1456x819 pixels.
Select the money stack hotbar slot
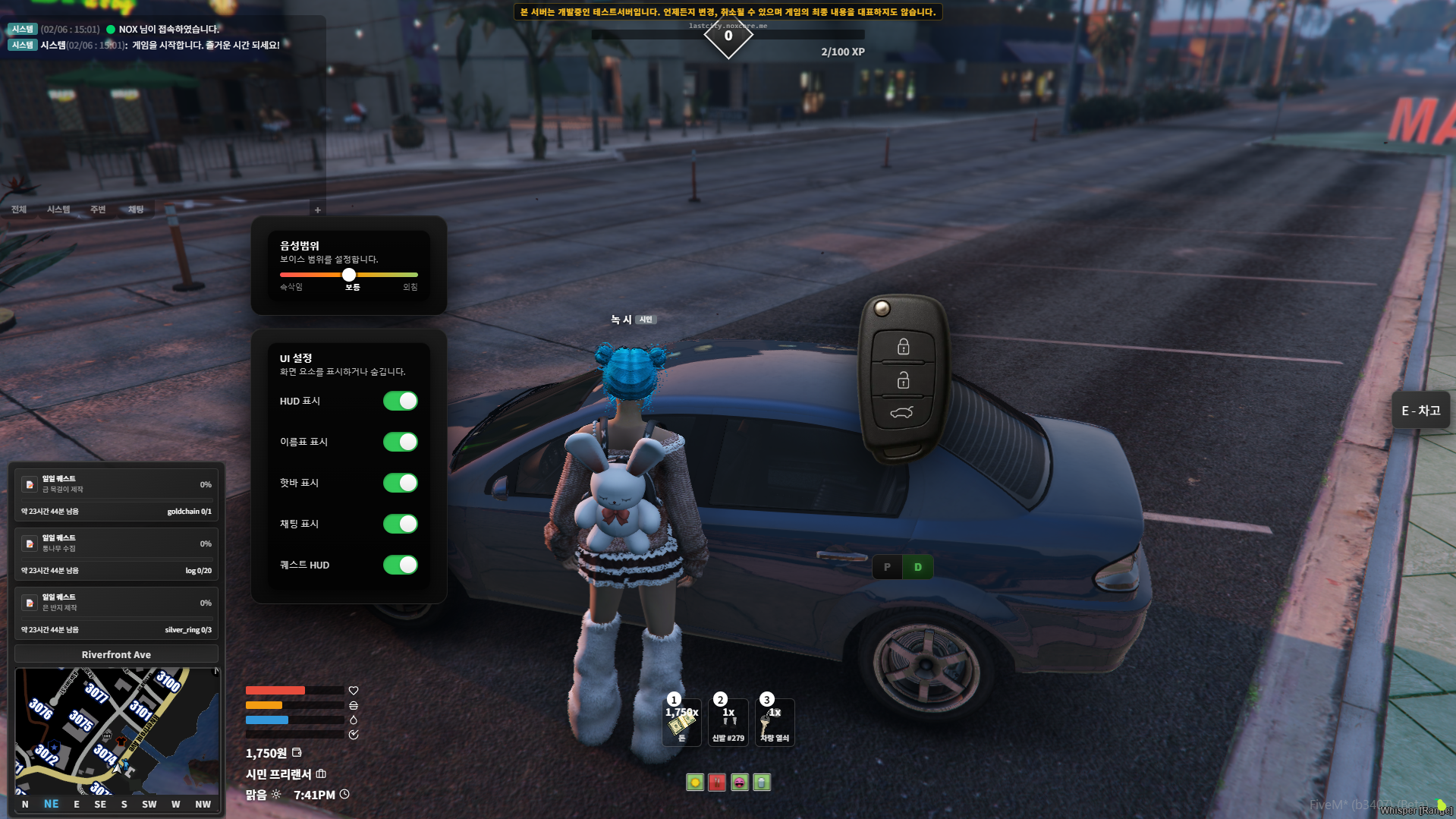[x=681, y=723]
